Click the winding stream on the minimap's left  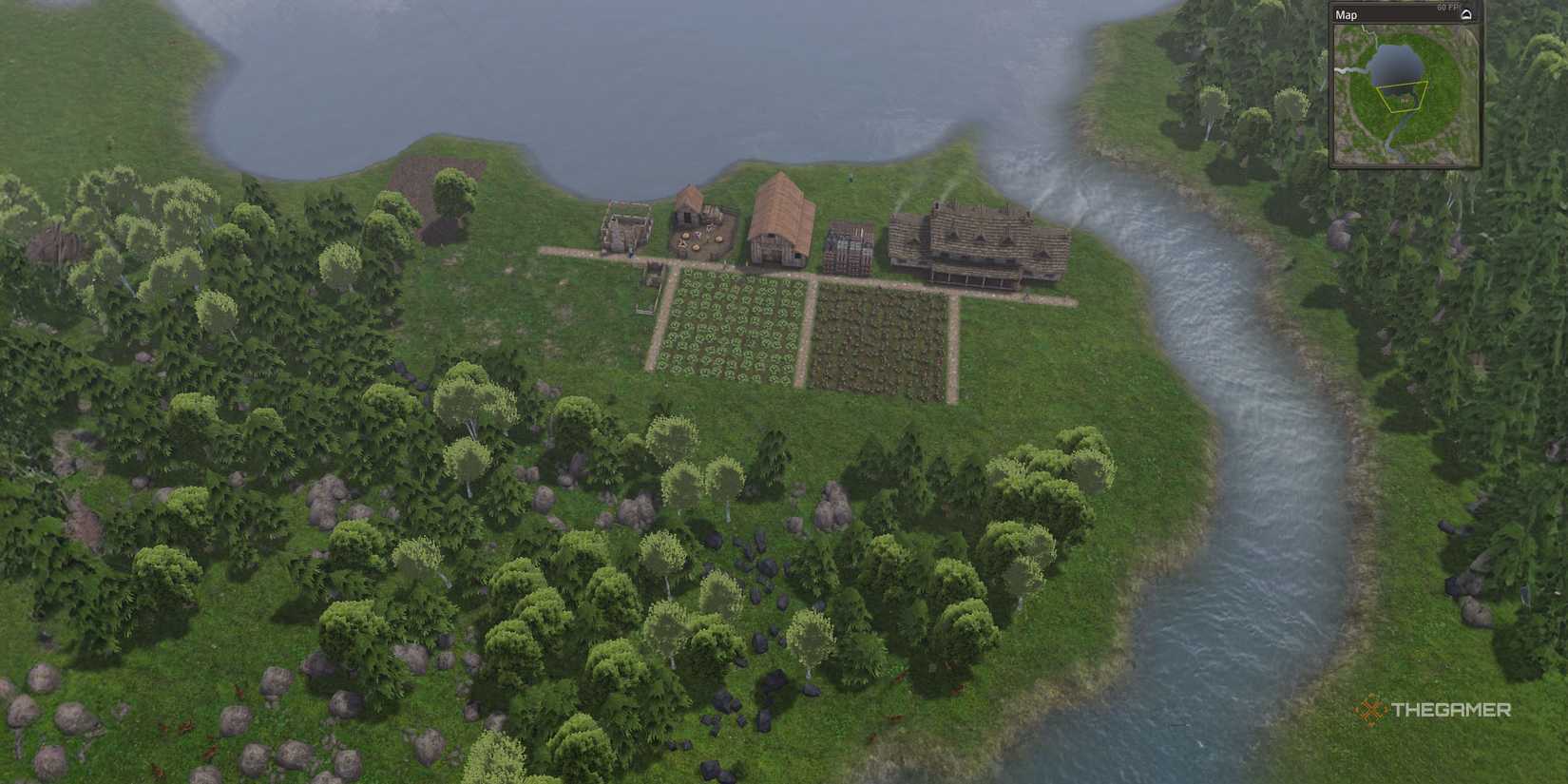1348,70
